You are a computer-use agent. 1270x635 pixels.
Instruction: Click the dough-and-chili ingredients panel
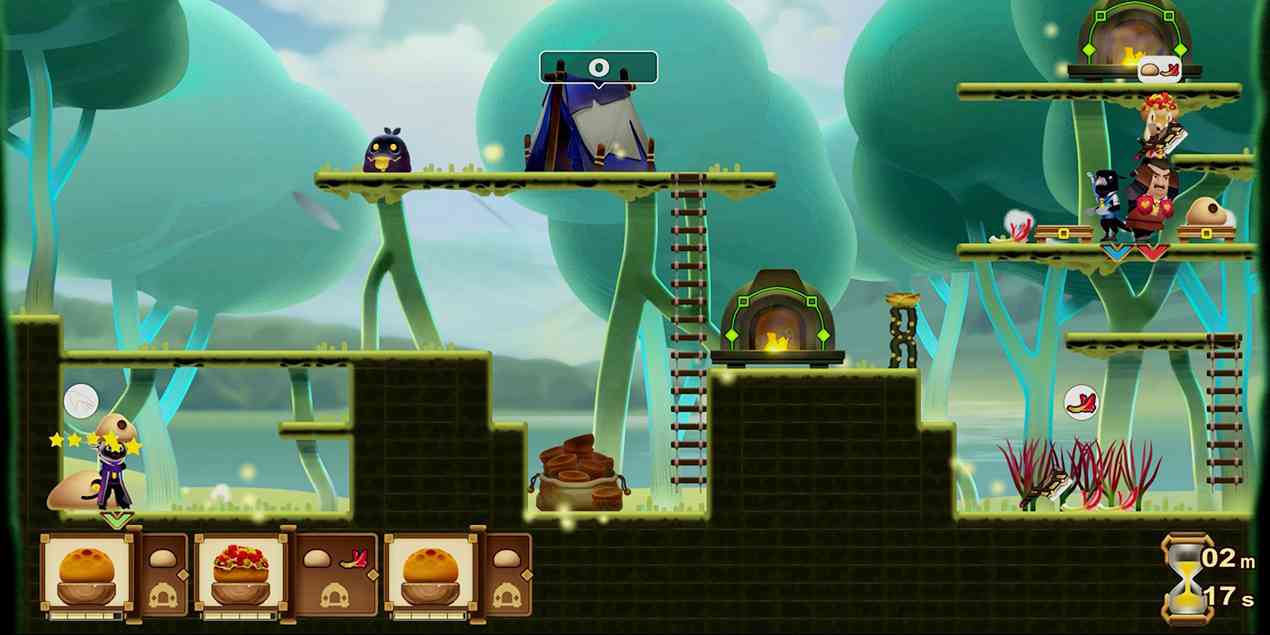[334, 574]
